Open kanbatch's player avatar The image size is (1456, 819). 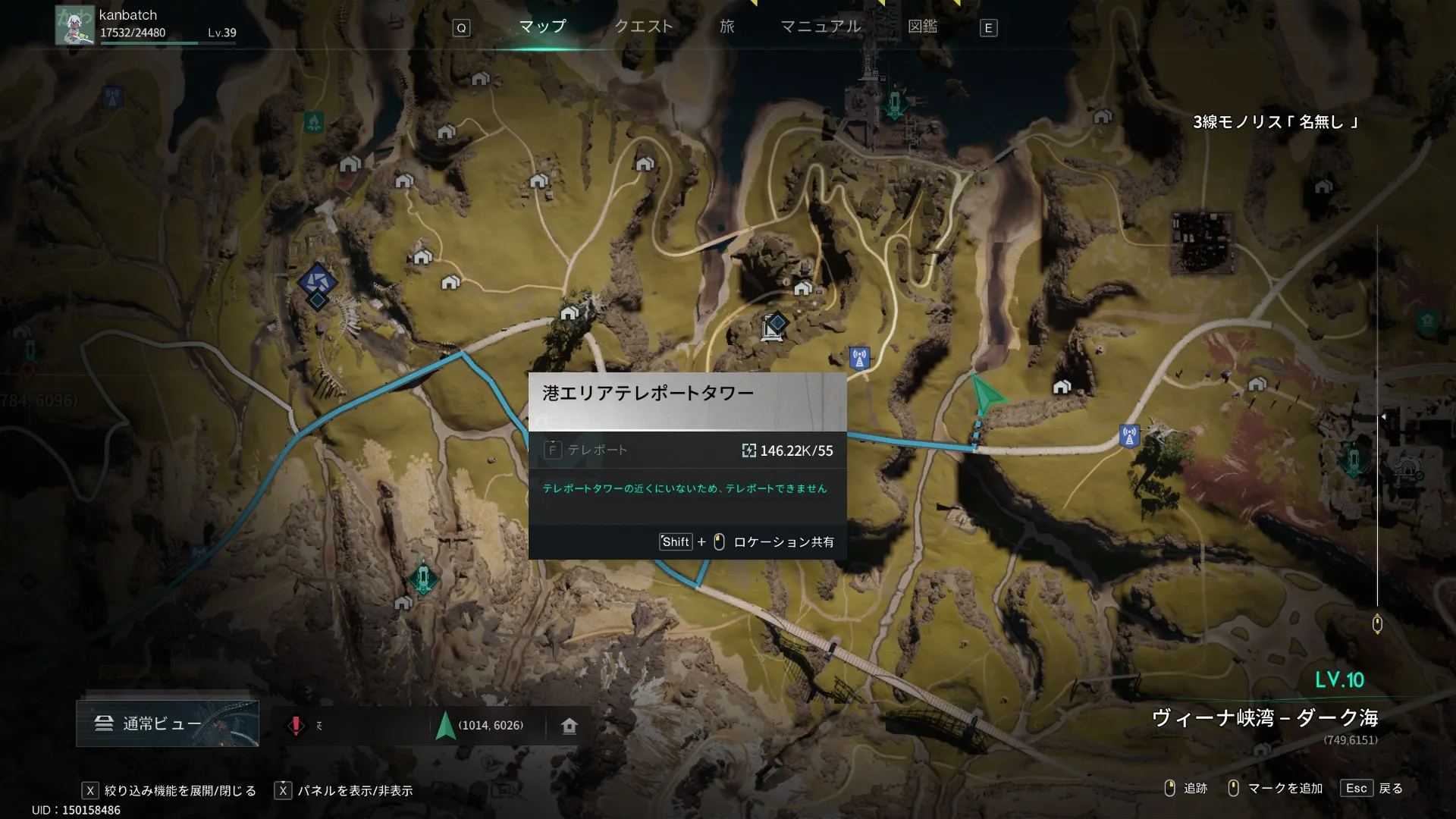click(x=74, y=26)
